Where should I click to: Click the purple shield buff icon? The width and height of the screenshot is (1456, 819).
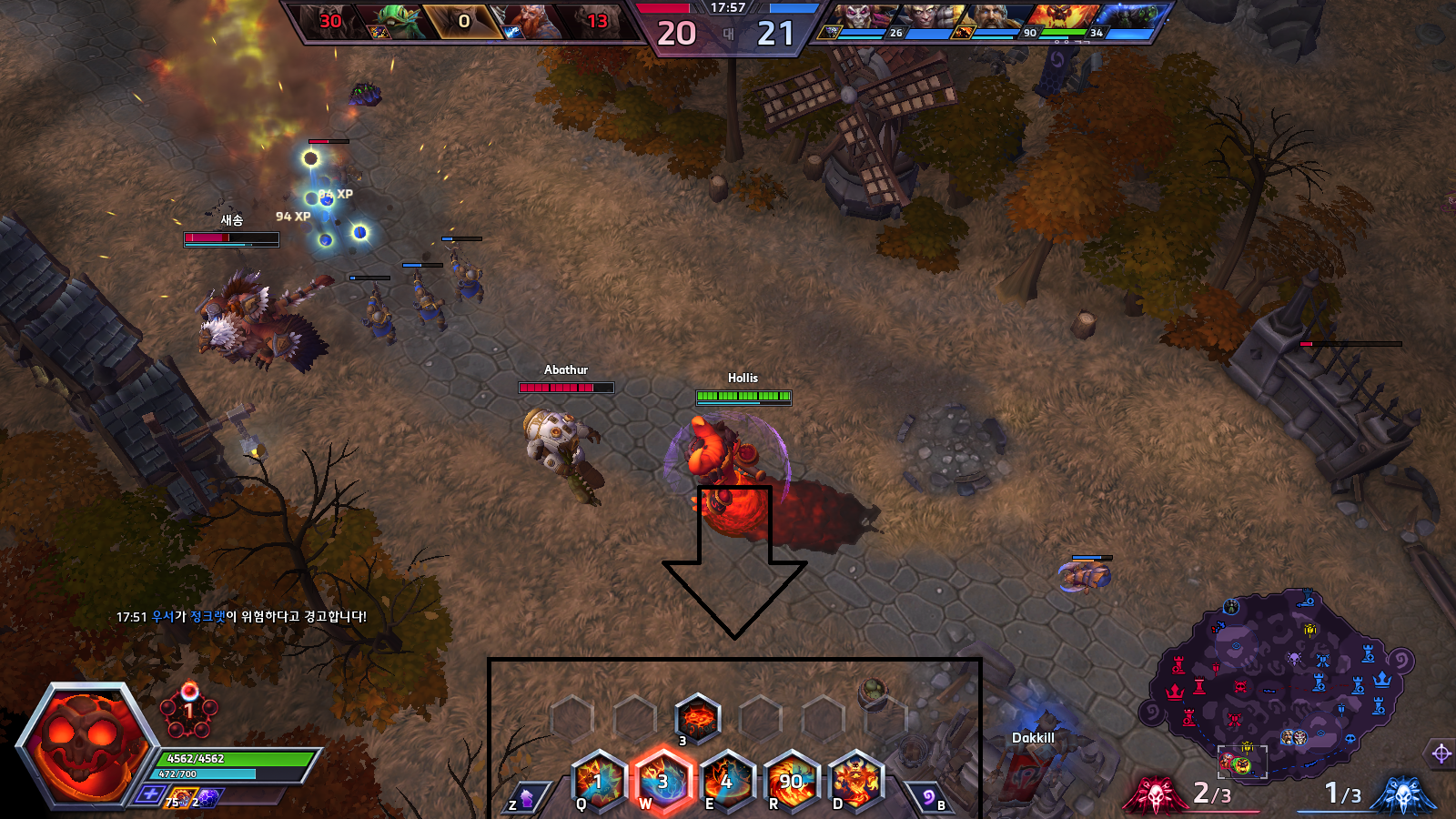pyautogui.click(x=208, y=798)
